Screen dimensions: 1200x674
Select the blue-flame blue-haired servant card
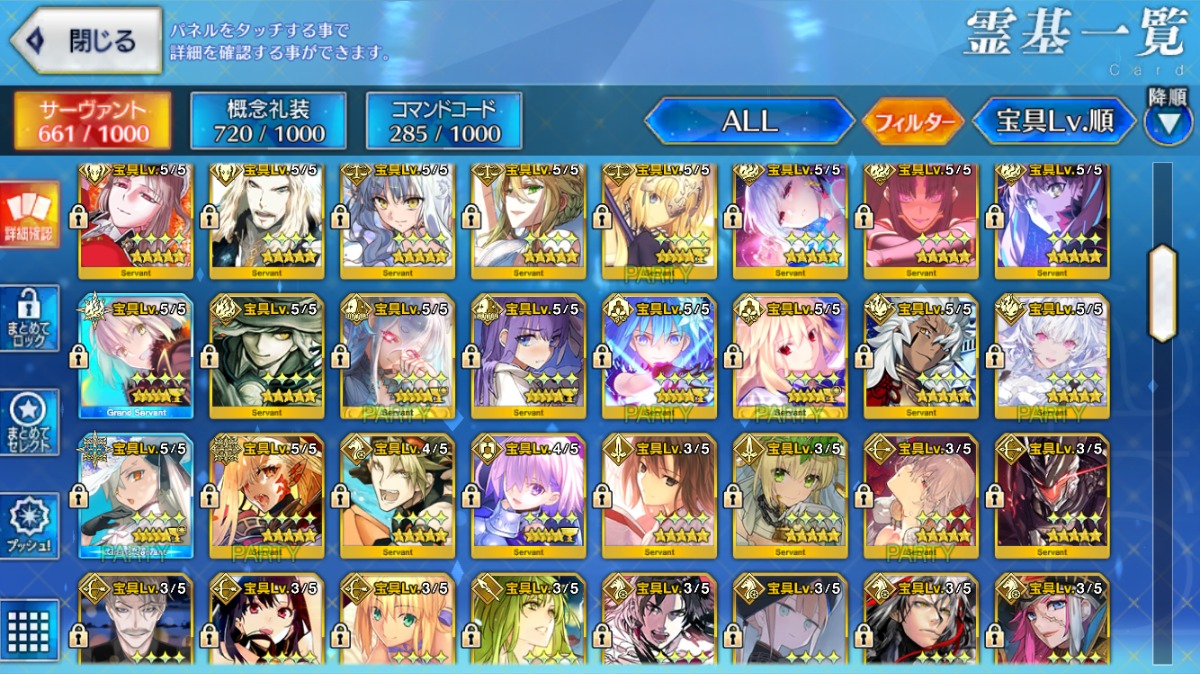pos(659,357)
